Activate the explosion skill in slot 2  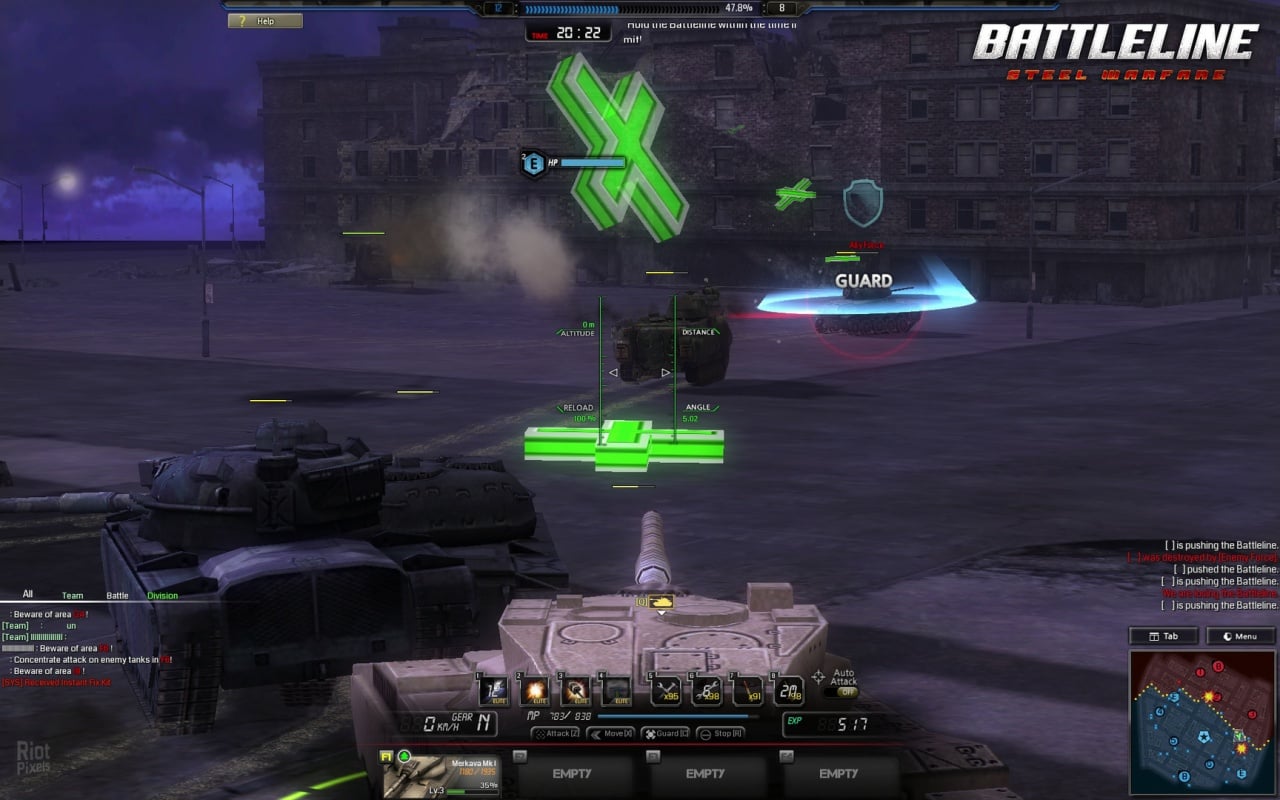[x=535, y=689]
